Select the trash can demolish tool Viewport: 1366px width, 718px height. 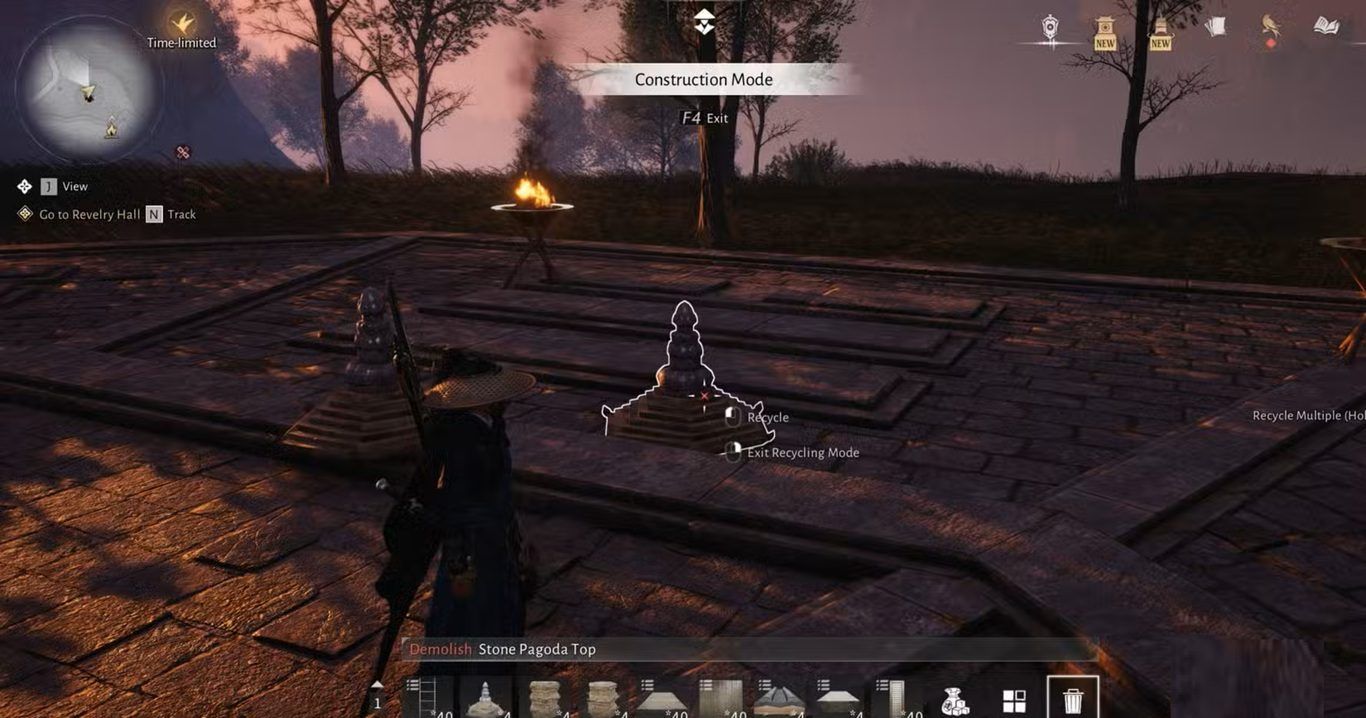(x=1072, y=698)
